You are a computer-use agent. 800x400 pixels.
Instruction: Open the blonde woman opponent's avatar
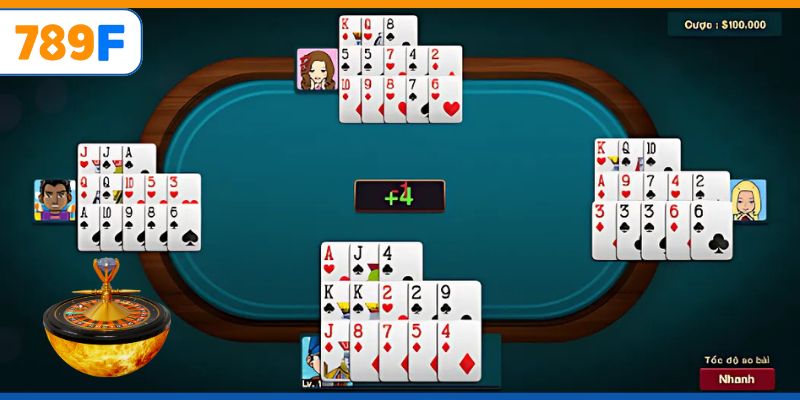pyautogui.click(x=748, y=200)
